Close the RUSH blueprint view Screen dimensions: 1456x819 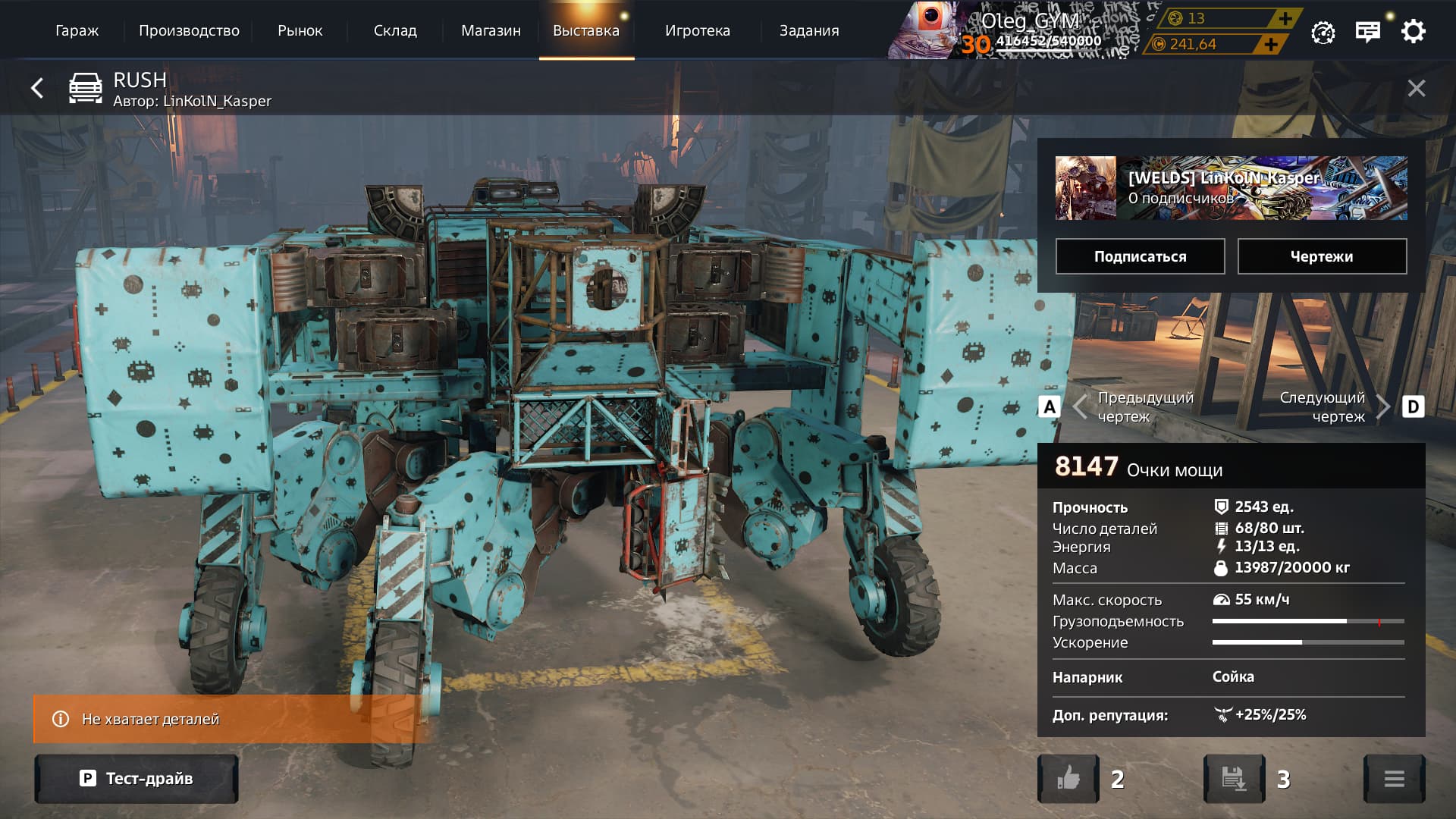click(x=1416, y=89)
